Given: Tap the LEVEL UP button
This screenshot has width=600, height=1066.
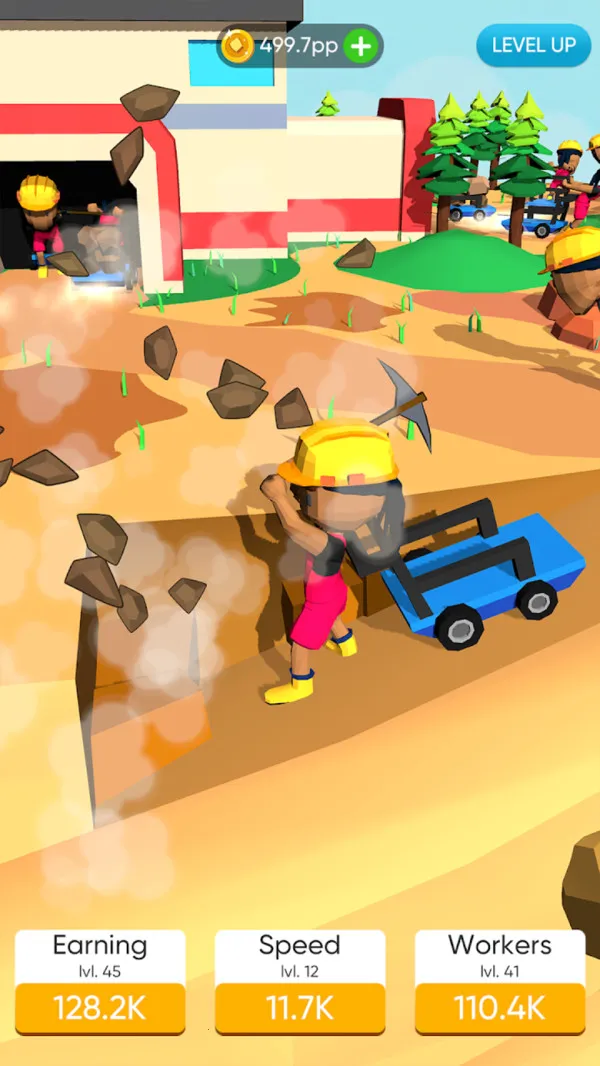Looking at the screenshot, I should click(x=533, y=46).
